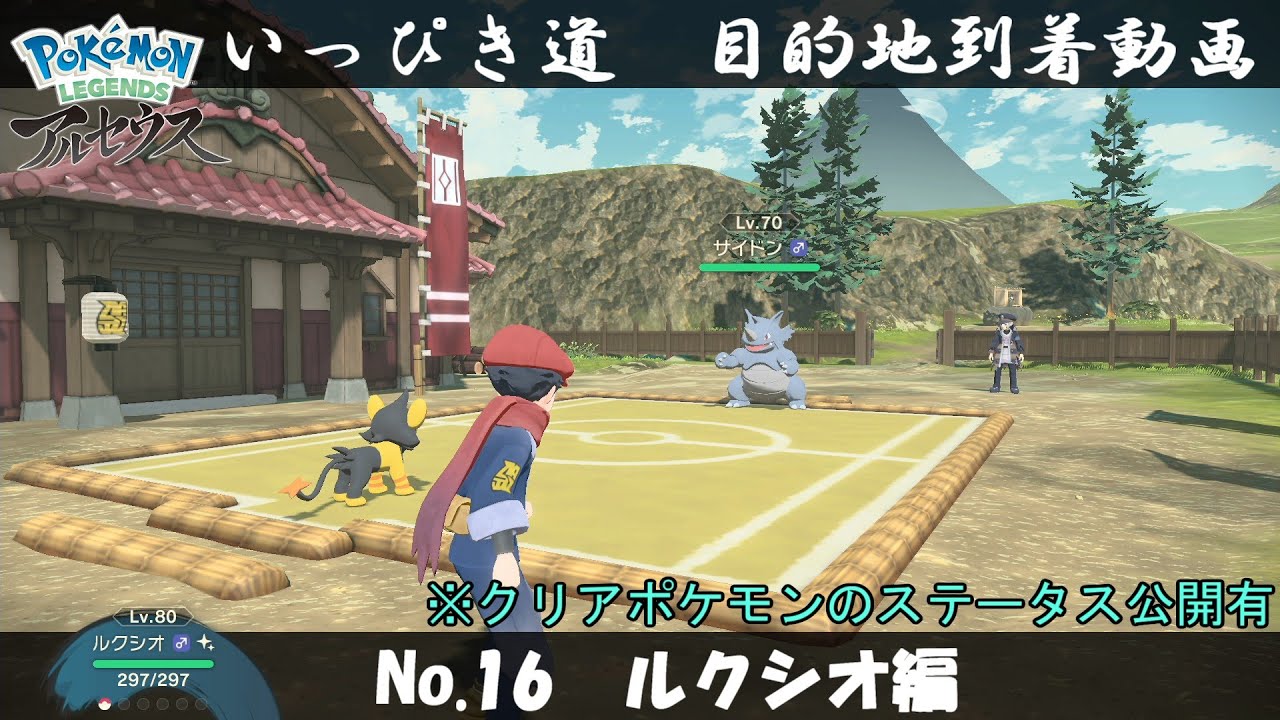Image resolution: width=1280 pixels, height=720 pixels.
Task: Expand the ザイドン nameplate
Action: [x=755, y=247]
